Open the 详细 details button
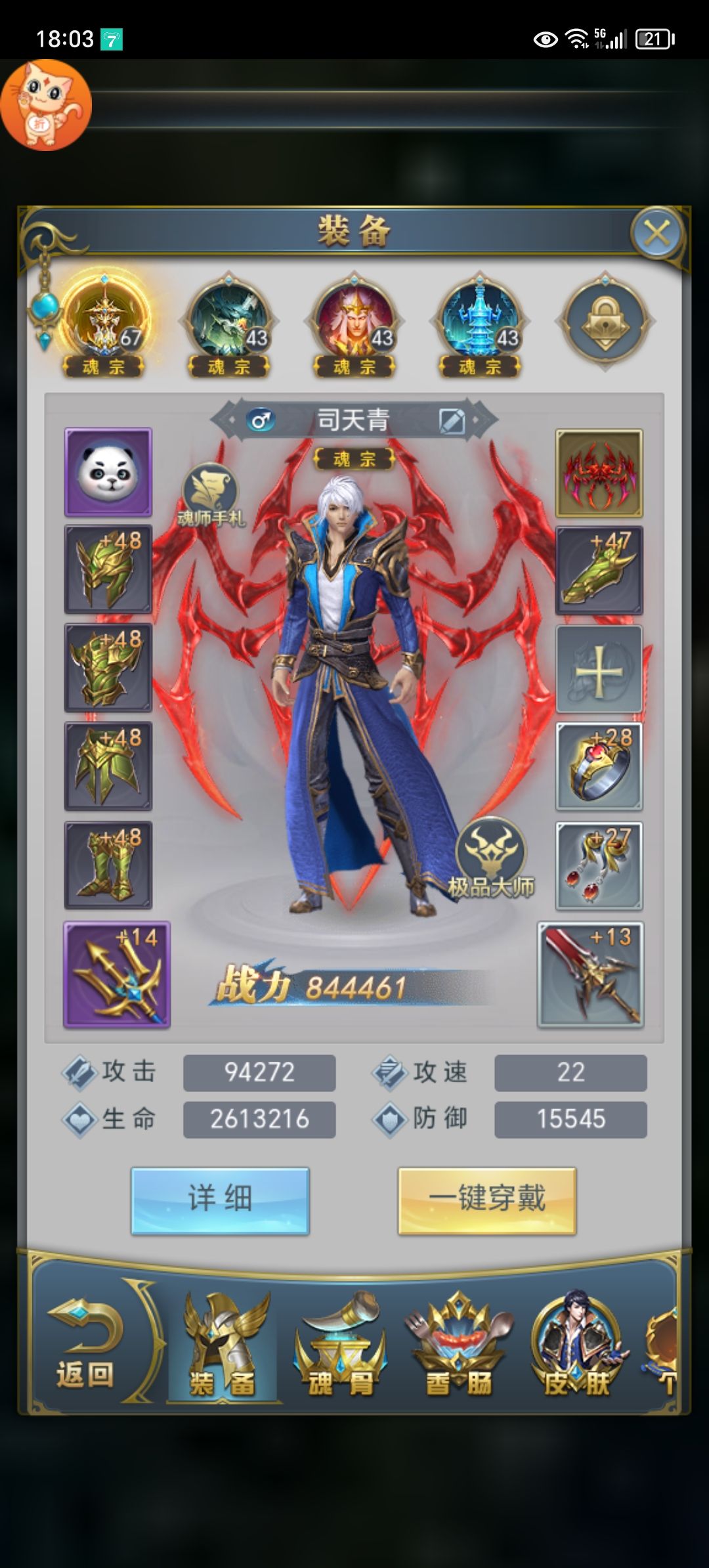The width and height of the screenshot is (709, 1568). [220, 1200]
